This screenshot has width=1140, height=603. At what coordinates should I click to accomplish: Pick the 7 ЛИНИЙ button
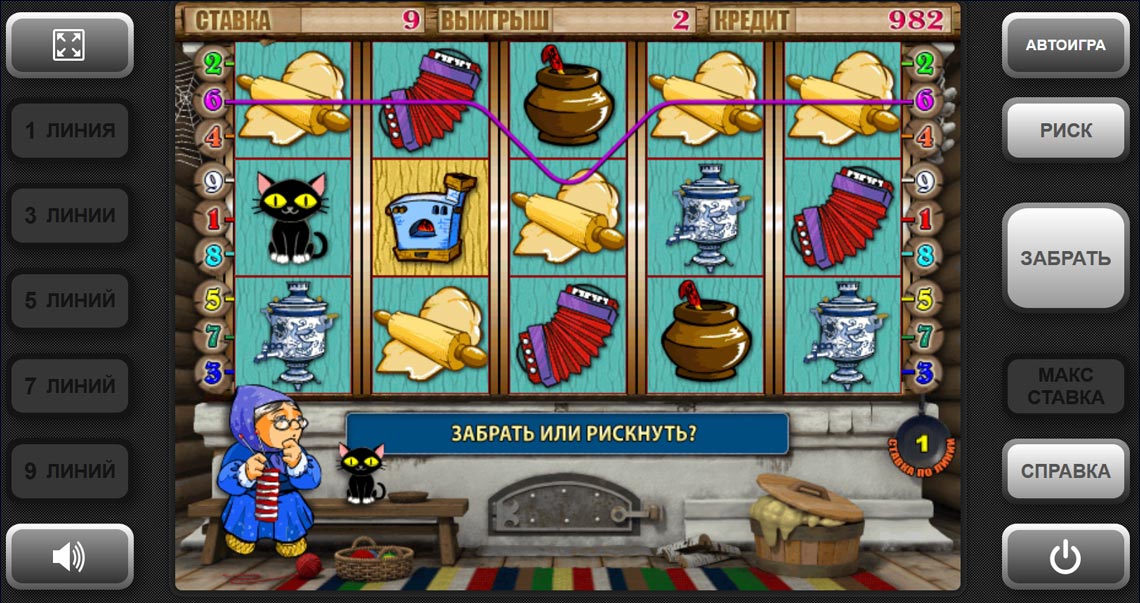[69, 385]
